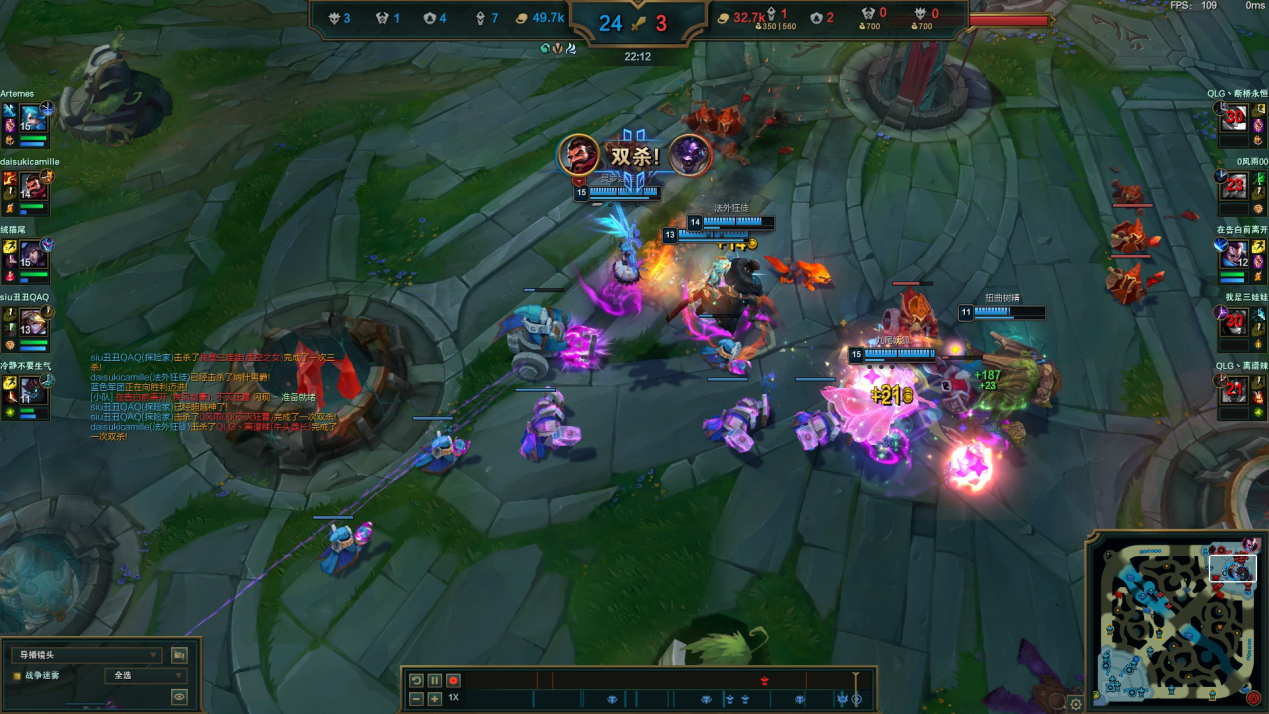Decrease playback speed with the minus button
The height and width of the screenshot is (714, 1269).
(x=417, y=698)
